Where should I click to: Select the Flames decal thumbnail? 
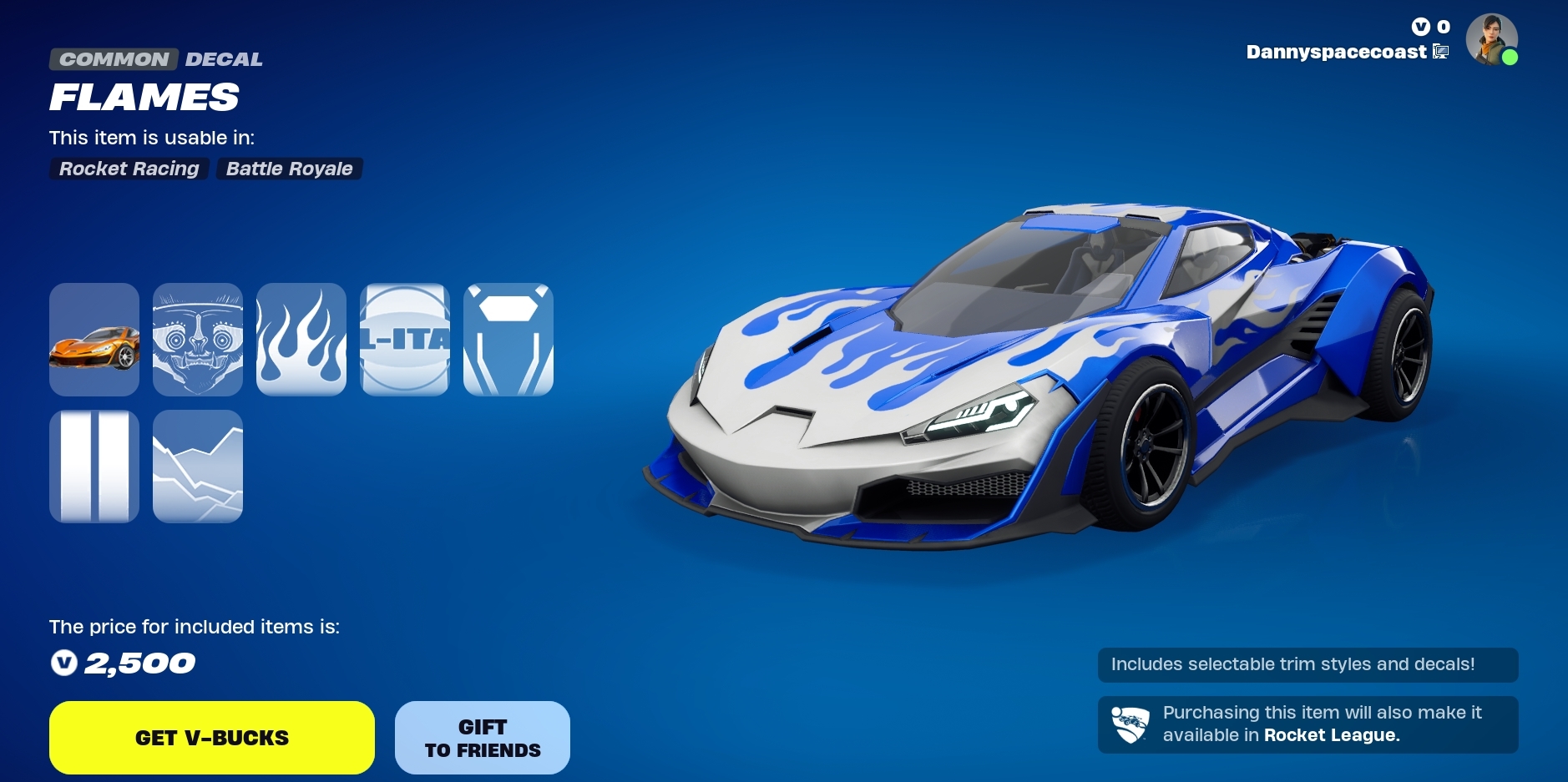(x=301, y=340)
